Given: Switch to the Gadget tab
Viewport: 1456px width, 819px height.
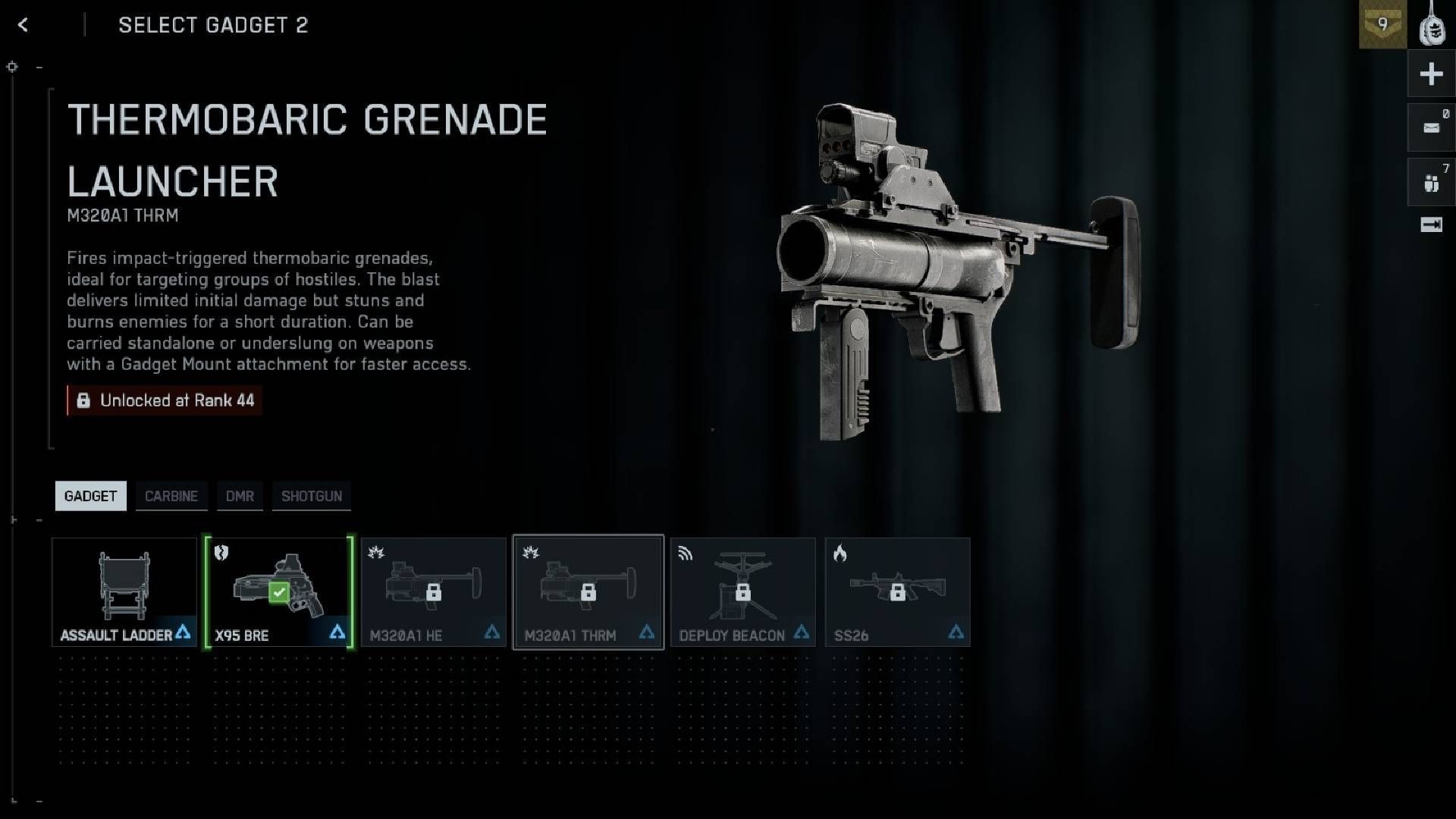Looking at the screenshot, I should [x=90, y=496].
